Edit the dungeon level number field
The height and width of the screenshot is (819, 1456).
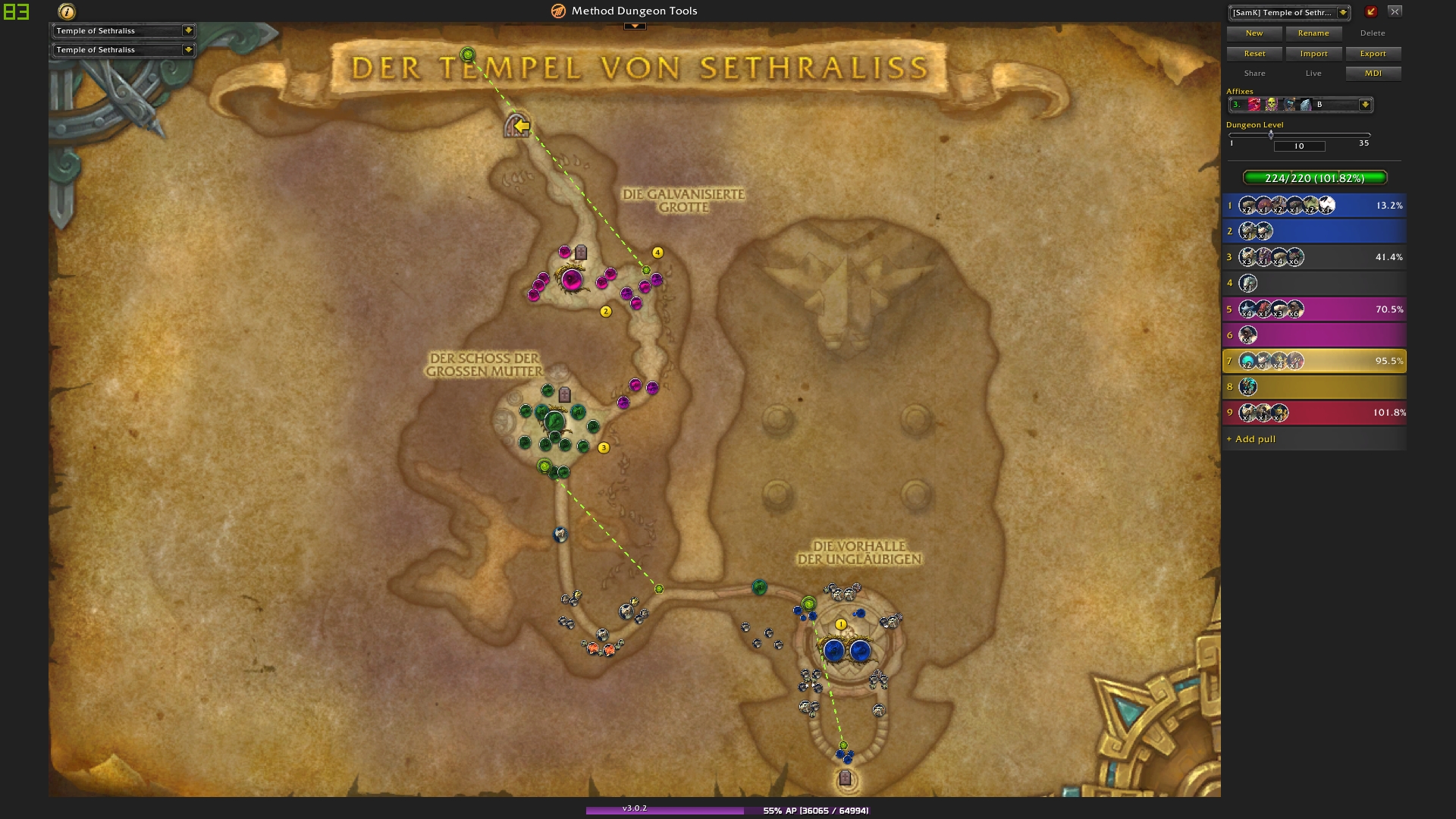(1299, 146)
